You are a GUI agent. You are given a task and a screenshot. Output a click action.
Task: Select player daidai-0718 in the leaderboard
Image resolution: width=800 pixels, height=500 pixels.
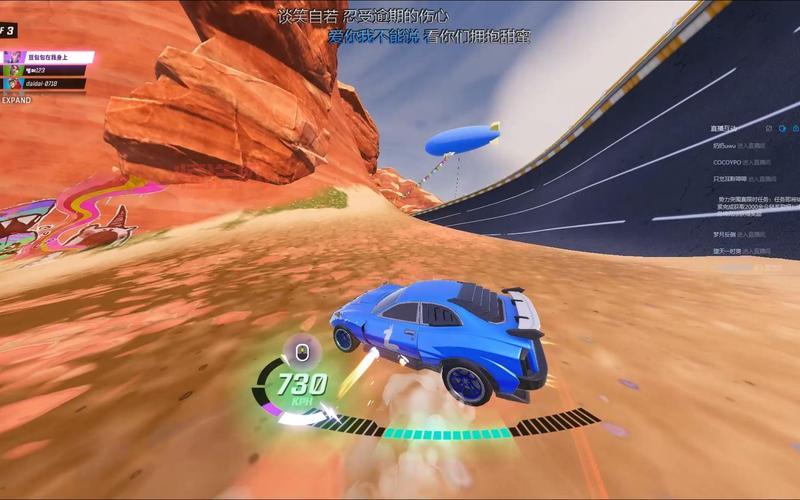click(42, 85)
